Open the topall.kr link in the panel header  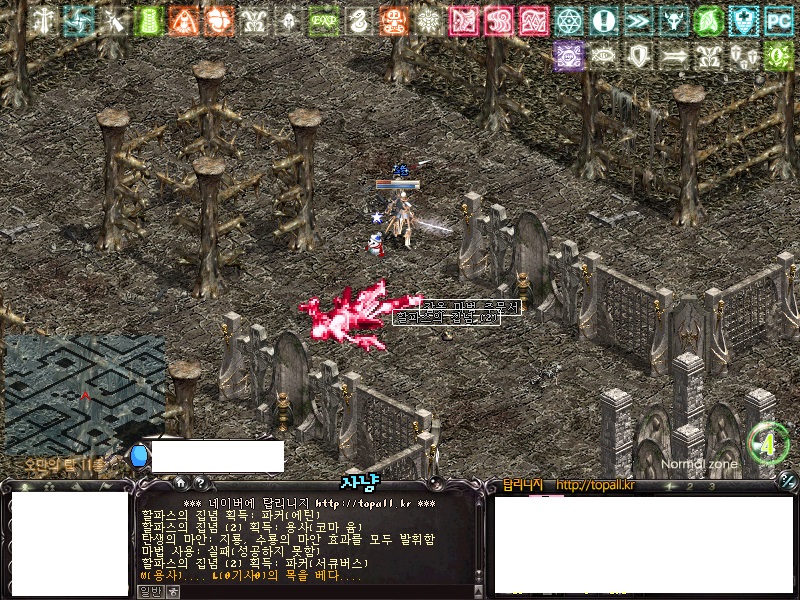coord(594,486)
